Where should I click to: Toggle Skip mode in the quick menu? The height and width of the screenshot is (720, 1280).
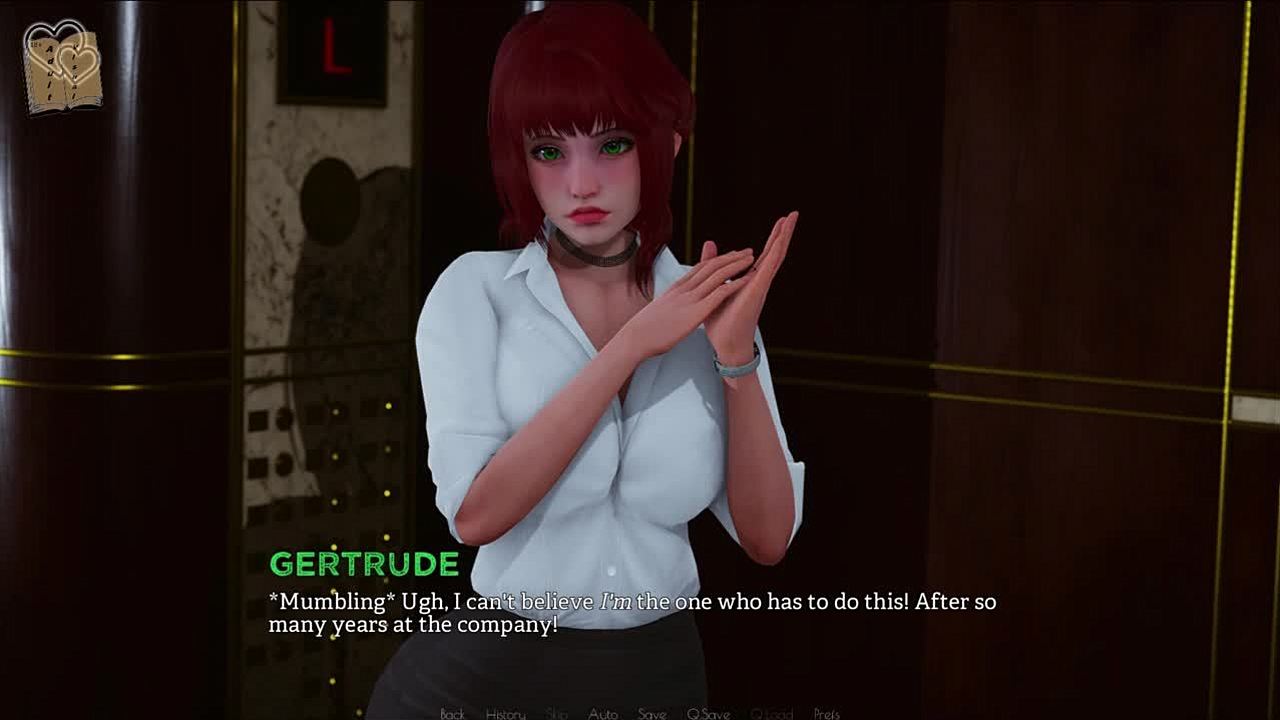click(x=557, y=713)
